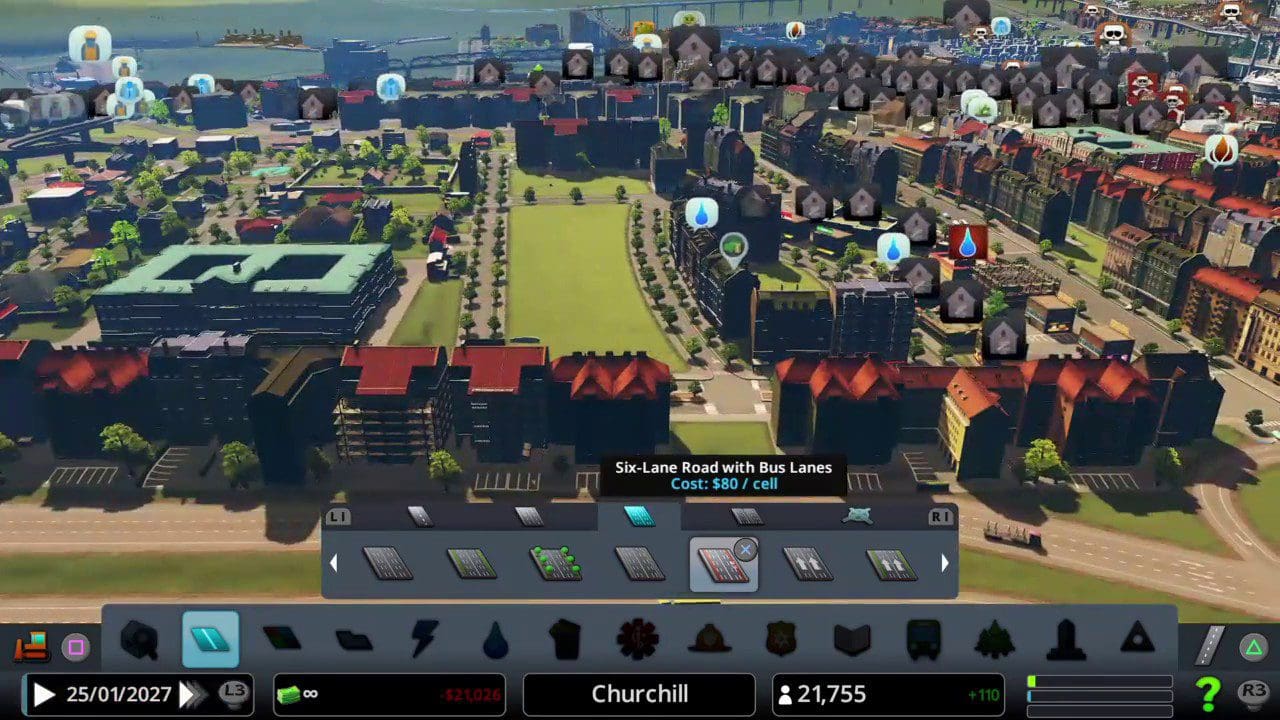Viewport: 1280px width, 720px height.
Task: Activate the bulldozer tool
Action: [31, 647]
